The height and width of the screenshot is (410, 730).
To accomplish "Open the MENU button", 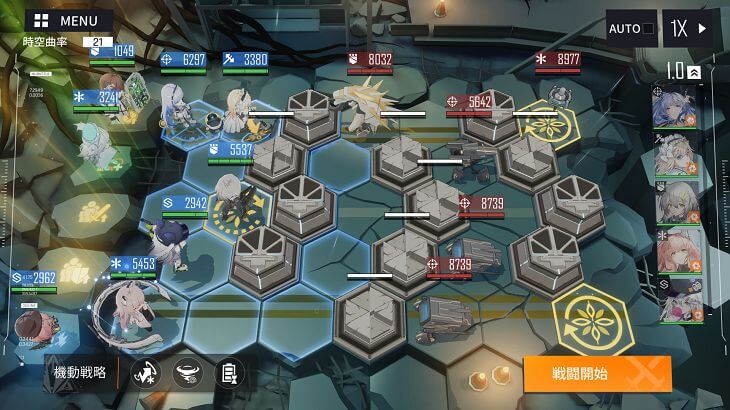I will pos(68,20).
